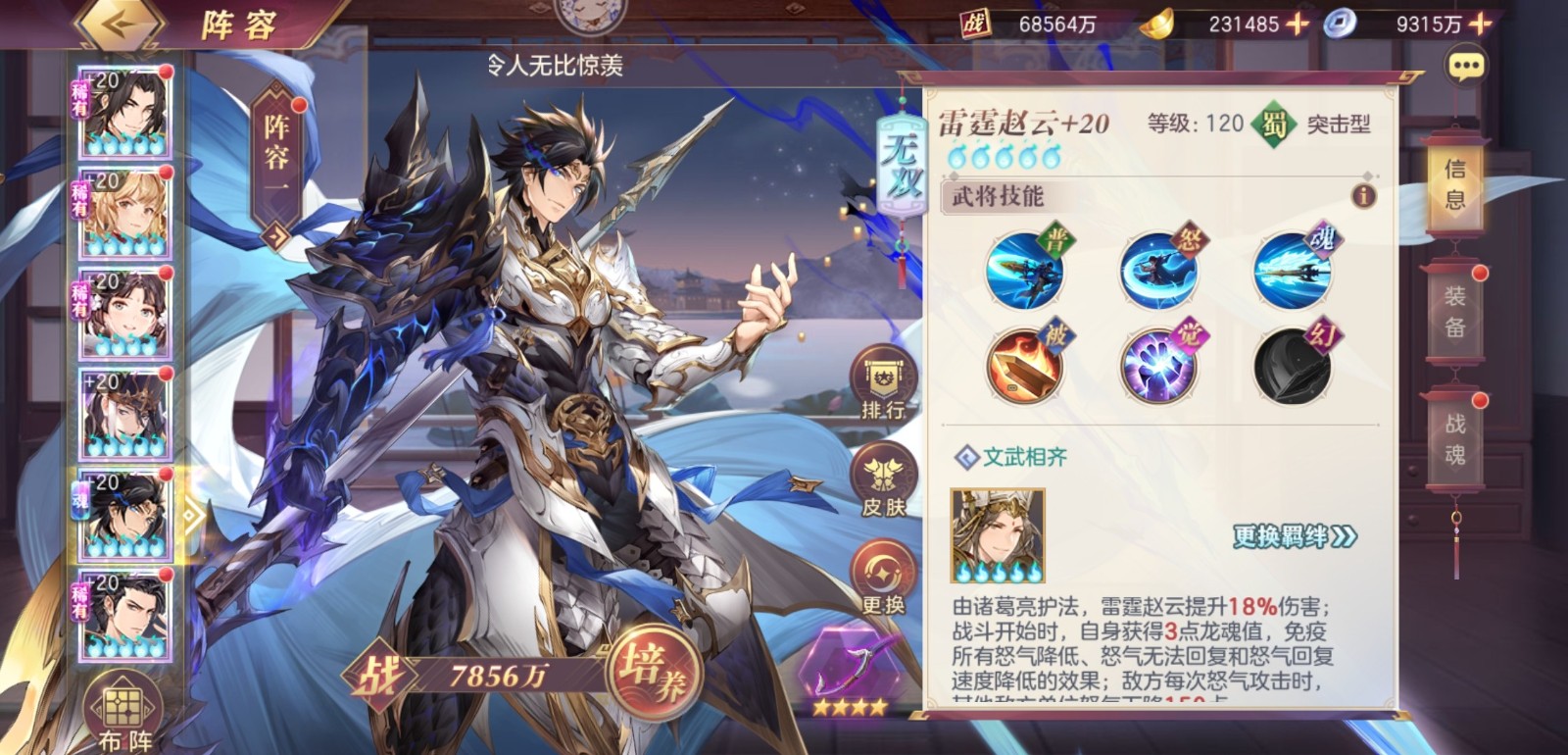This screenshot has width=1568, height=755.
Task: Inspect the 被 passive skill icon
Action: pos(1026,363)
